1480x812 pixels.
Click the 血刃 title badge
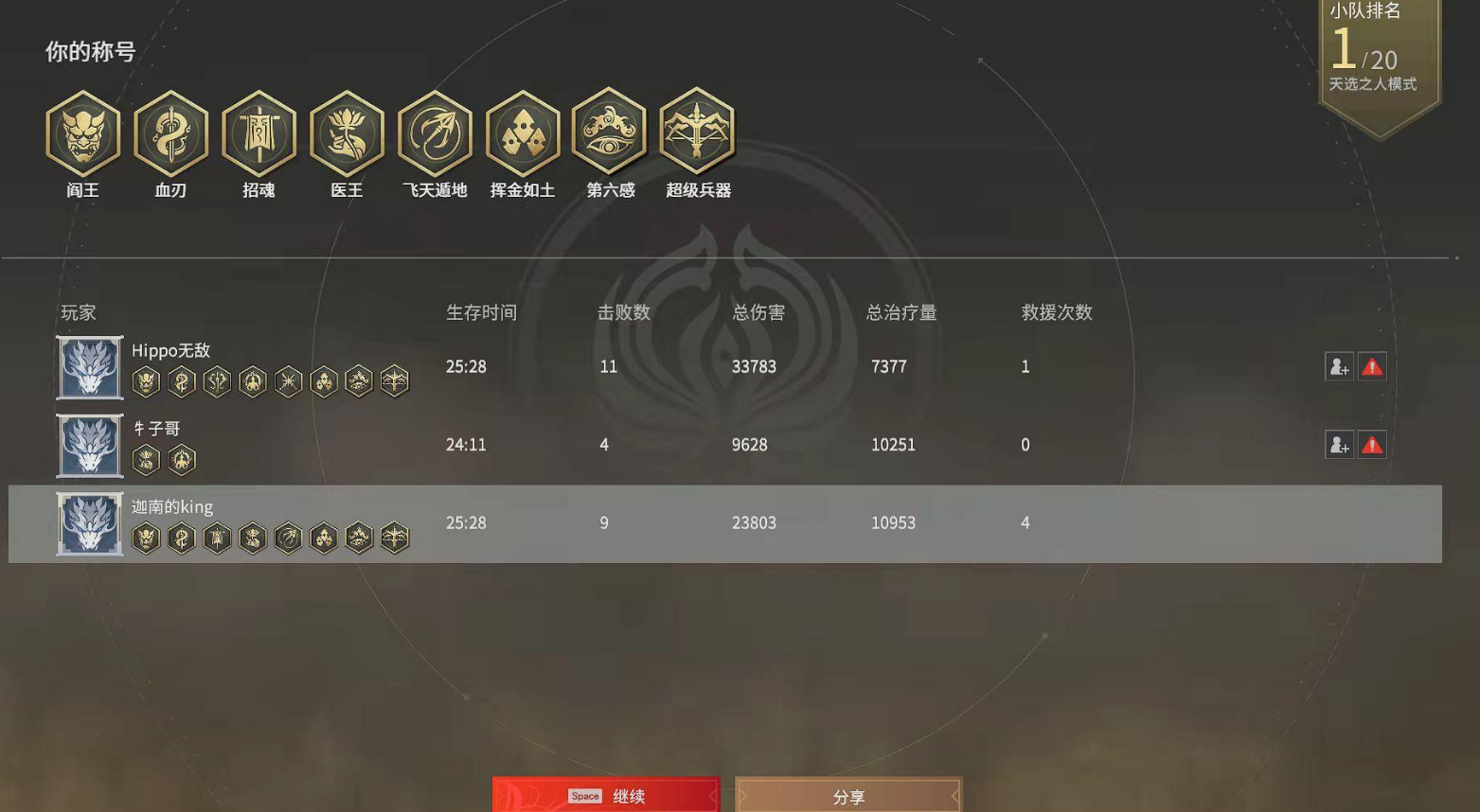[x=170, y=133]
